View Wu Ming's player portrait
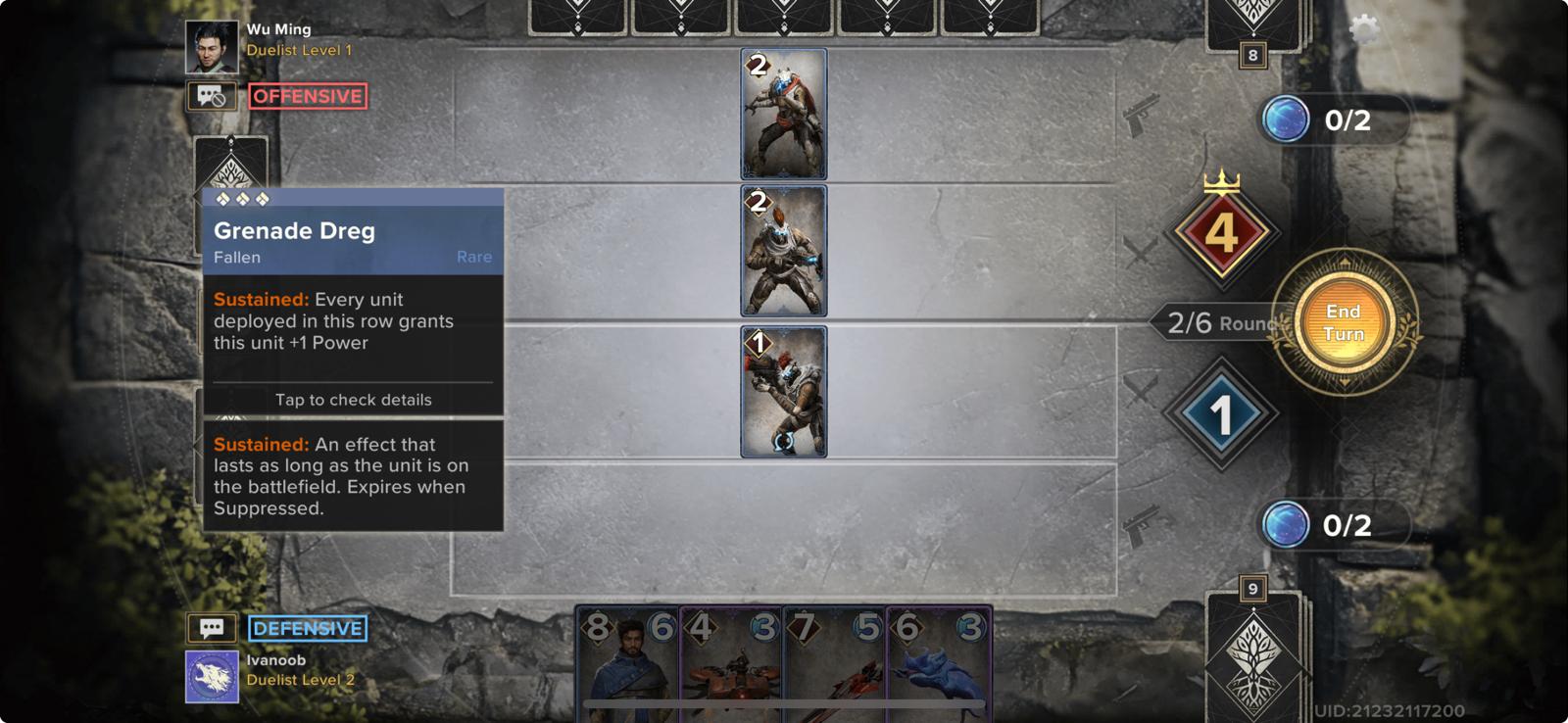Viewport: 1568px width, 723px height. click(212, 47)
